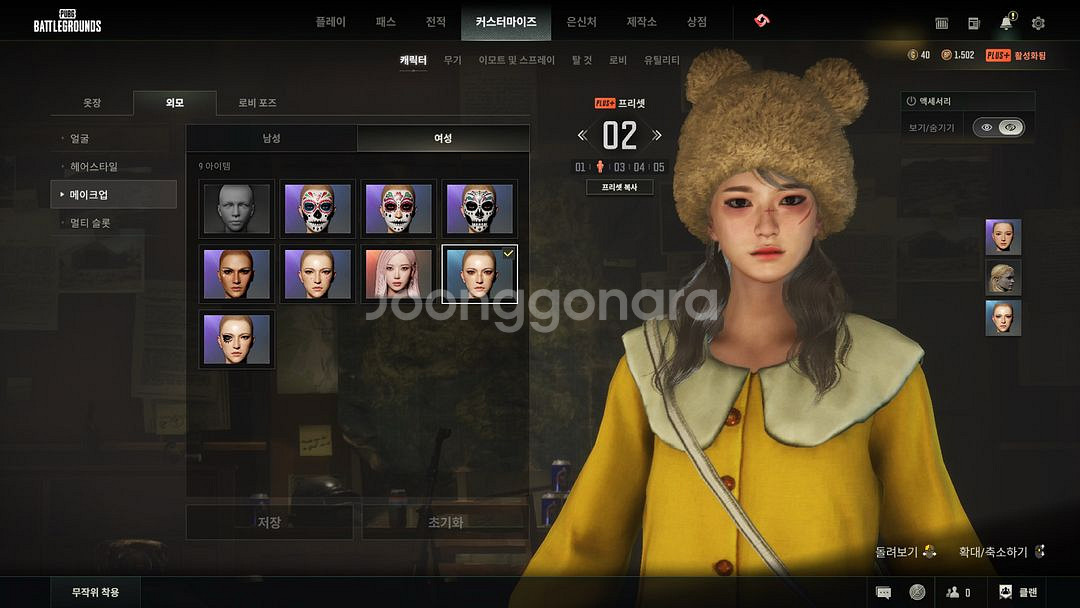
Task: Switch to the 로비 포즈 tab
Action: 257,103
